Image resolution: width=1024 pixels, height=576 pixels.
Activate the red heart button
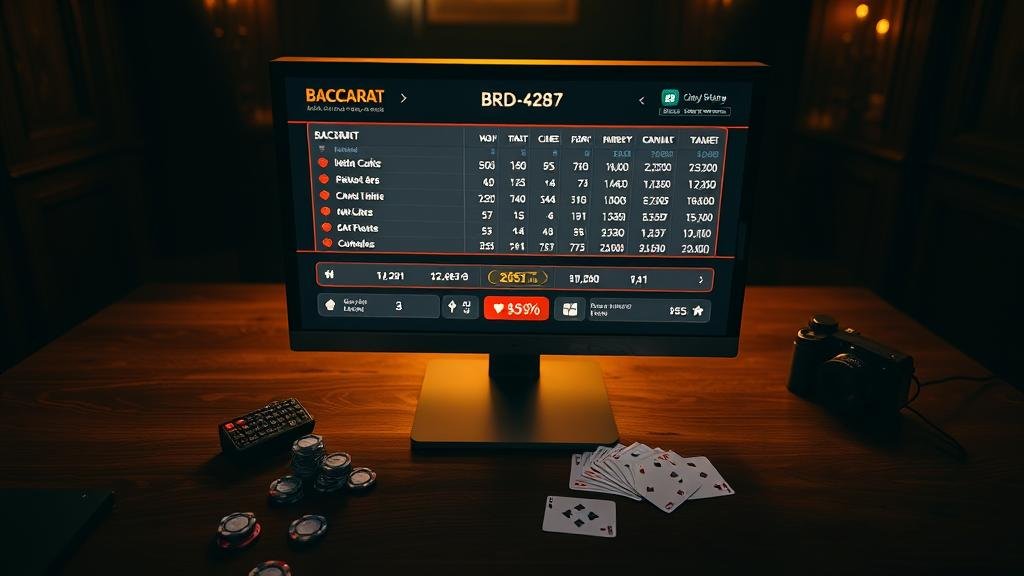click(x=516, y=309)
